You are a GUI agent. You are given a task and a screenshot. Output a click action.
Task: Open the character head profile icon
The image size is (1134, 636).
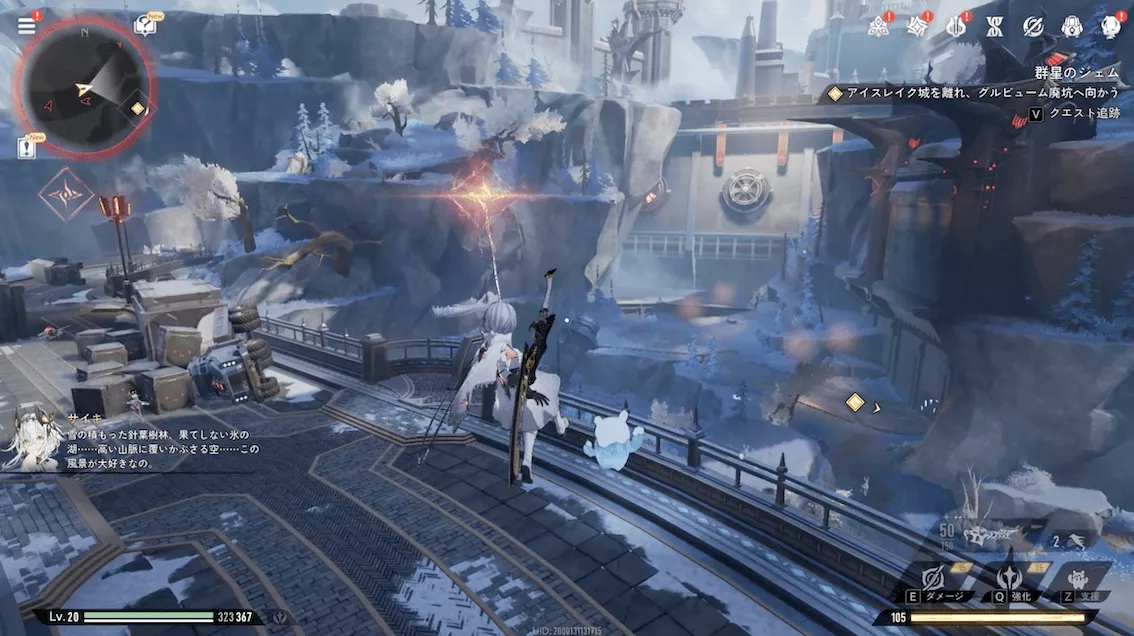pyautogui.click(x=1110, y=27)
